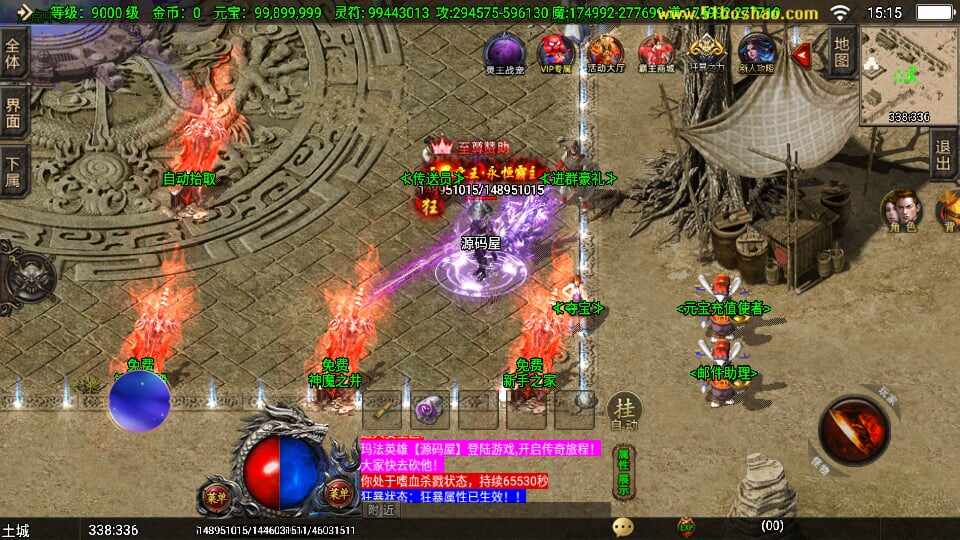Open the 地图 map button
Viewport: 960px width, 540px height.
click(842, 51)
